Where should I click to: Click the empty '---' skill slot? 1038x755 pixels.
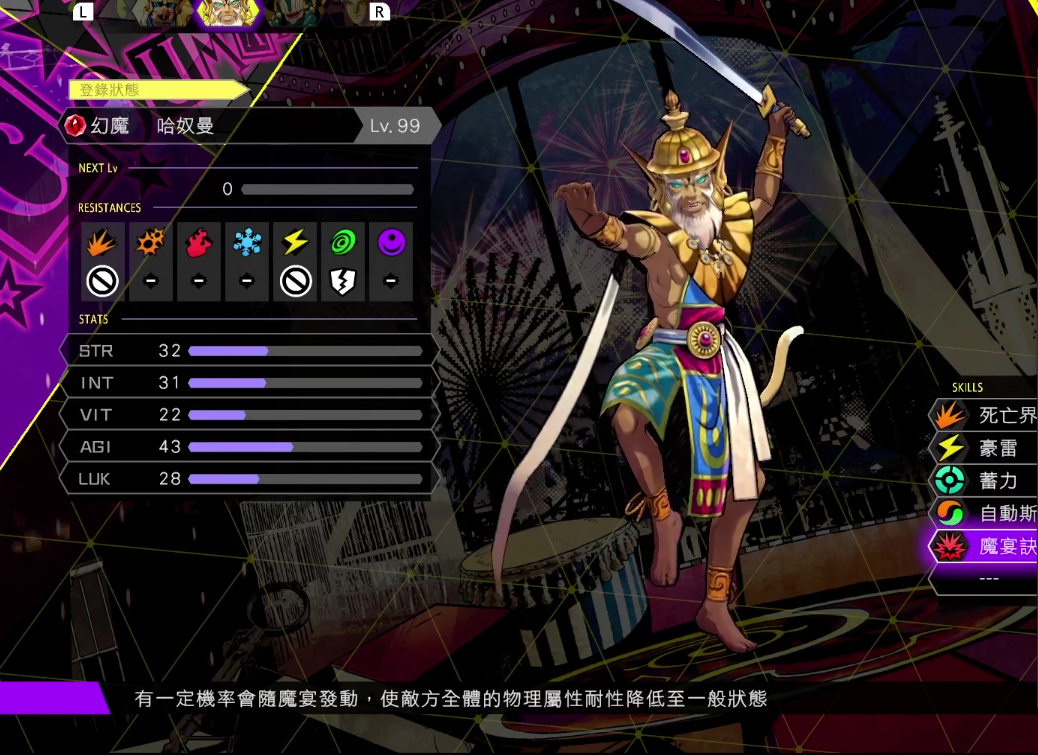(987, 579)
